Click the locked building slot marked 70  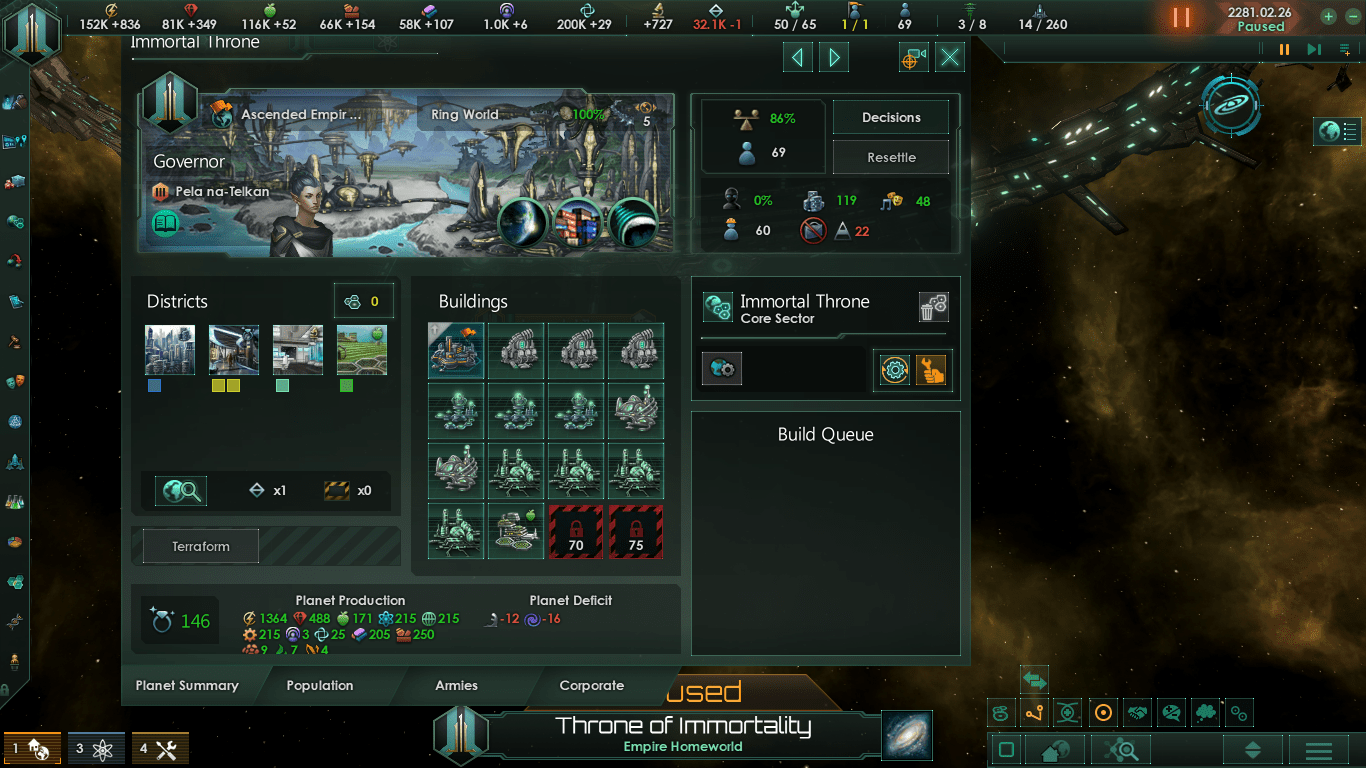coord(576,531)
